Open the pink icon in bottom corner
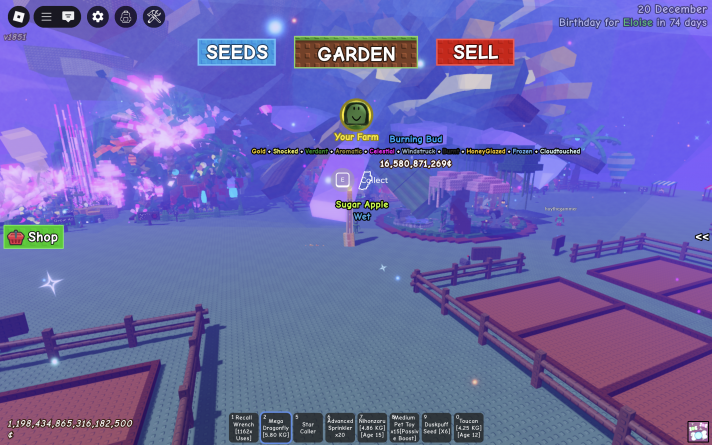Image resolution: width=712 pixels, height=445 pixels. [x=699, y=432]
